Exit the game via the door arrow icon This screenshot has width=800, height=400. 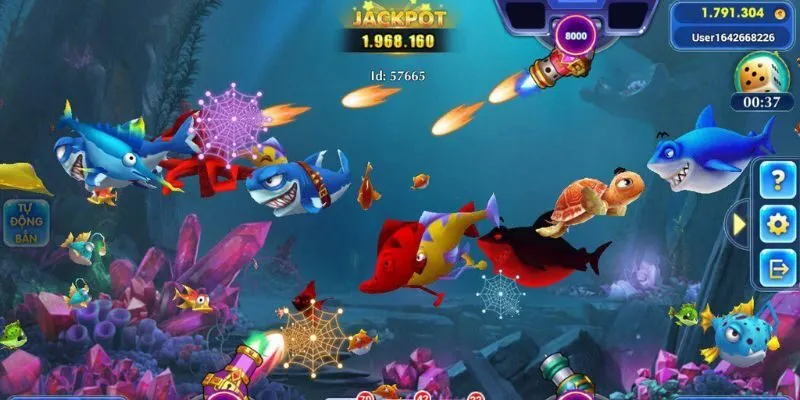click(777, 266)
